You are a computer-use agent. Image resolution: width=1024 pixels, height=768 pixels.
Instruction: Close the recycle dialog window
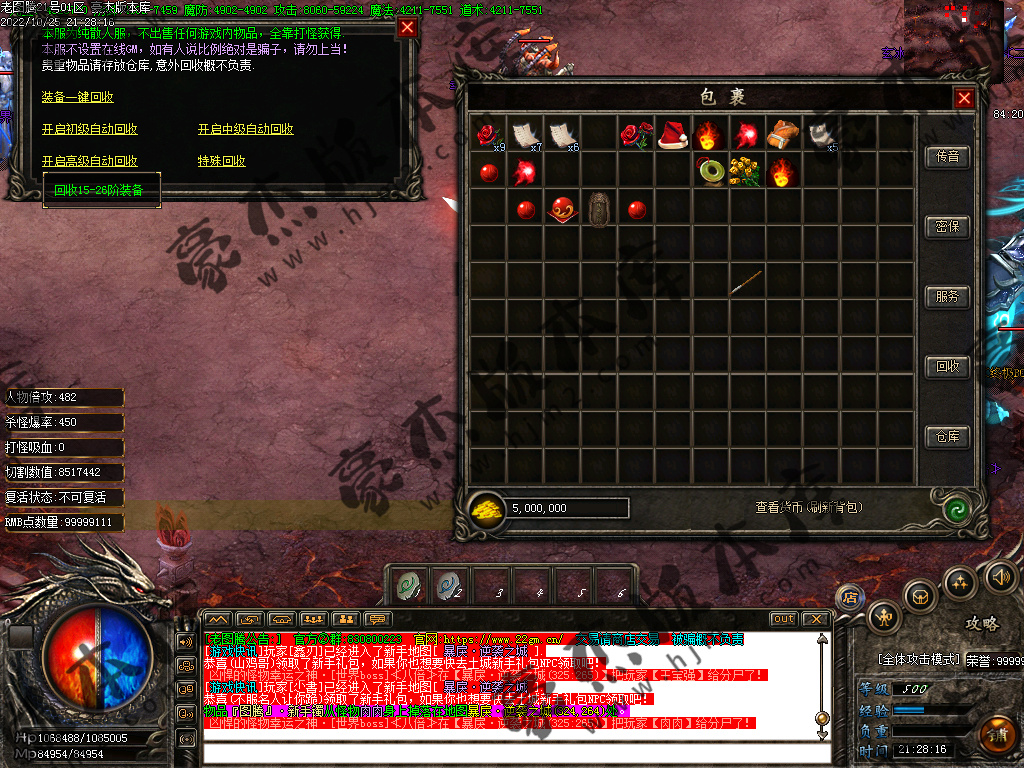click(x=407, y=28)
